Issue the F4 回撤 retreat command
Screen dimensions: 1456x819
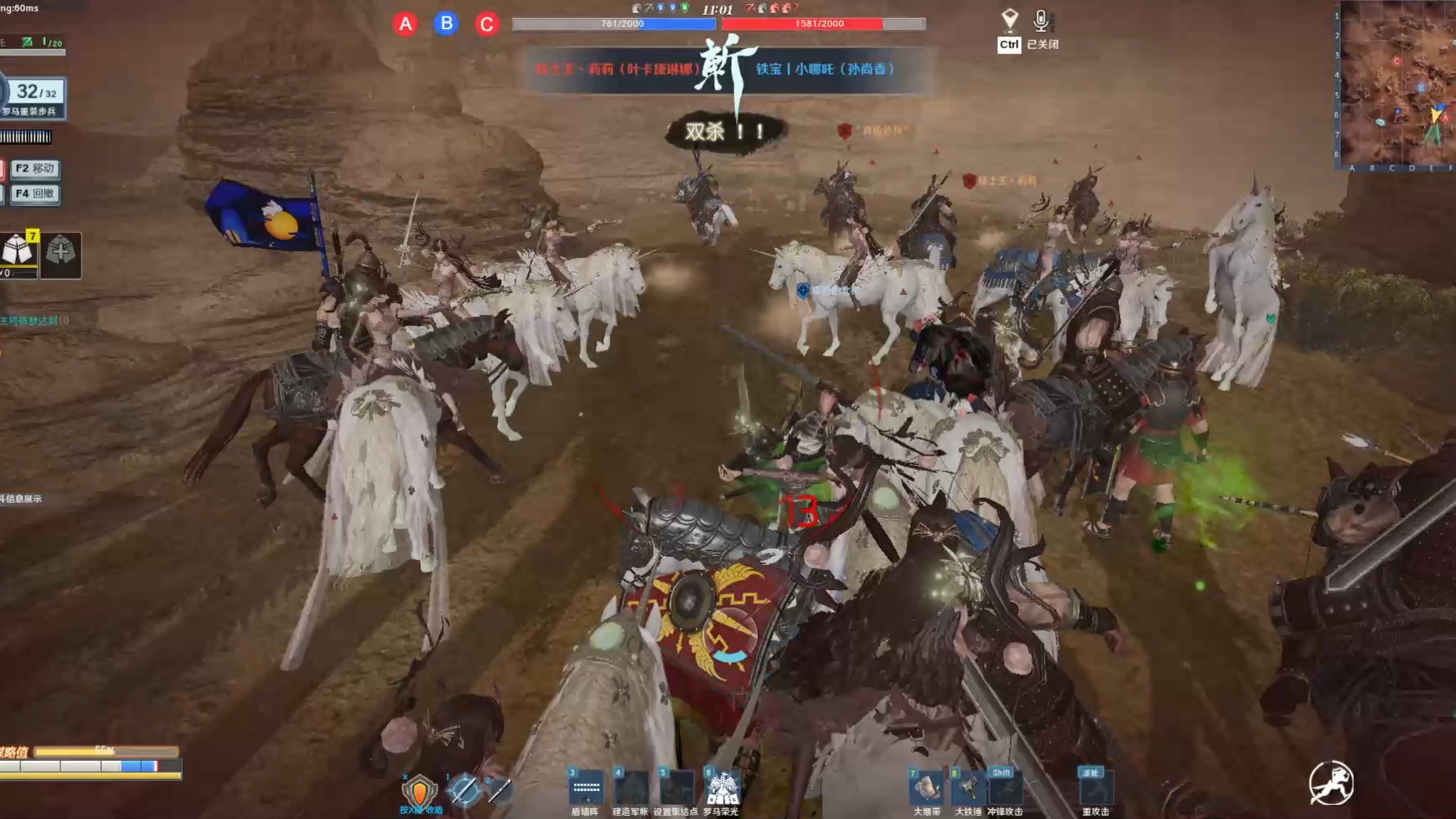34,194
